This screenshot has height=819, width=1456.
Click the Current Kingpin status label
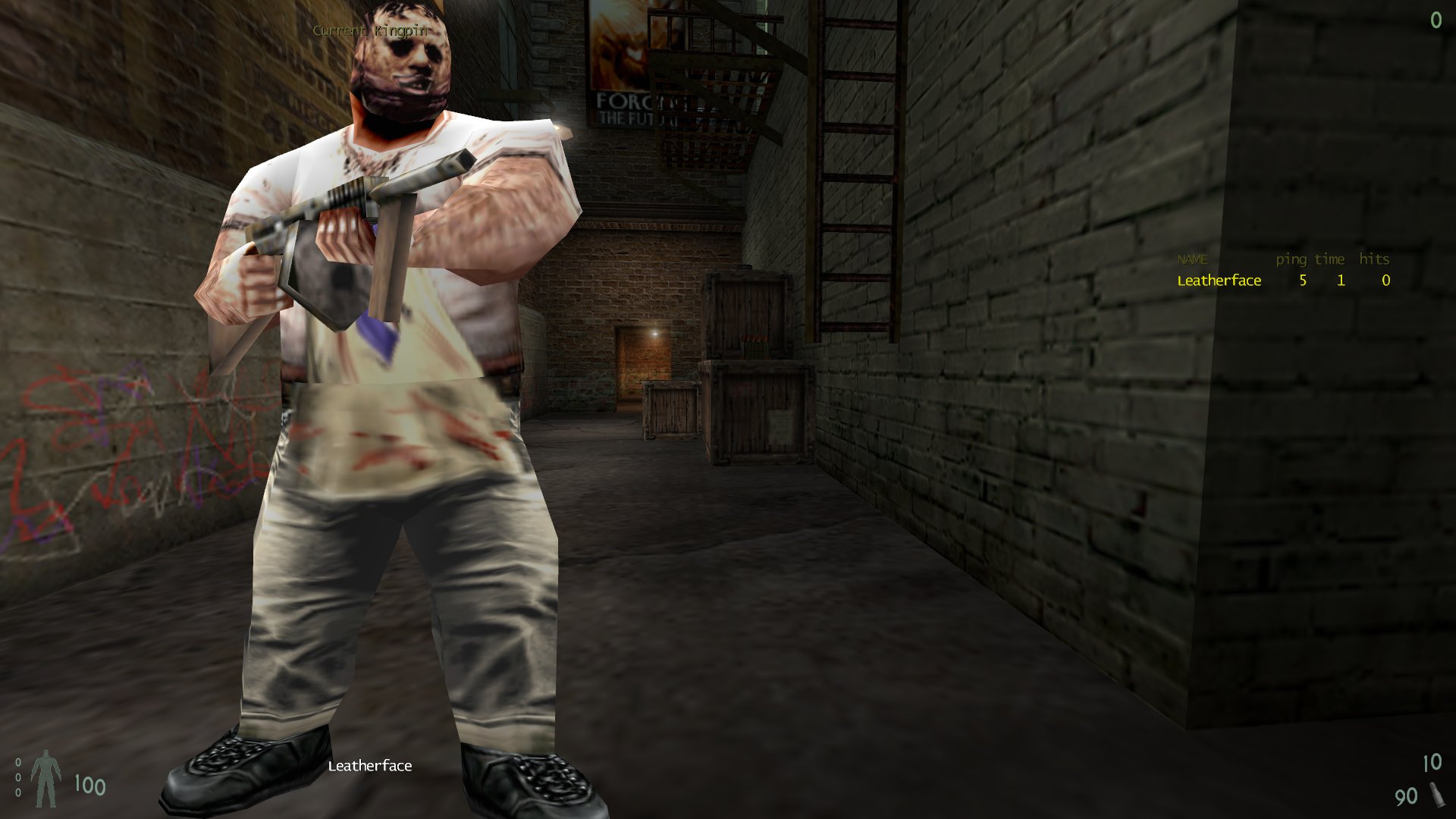pyautogui.click(x=369, y=32)
